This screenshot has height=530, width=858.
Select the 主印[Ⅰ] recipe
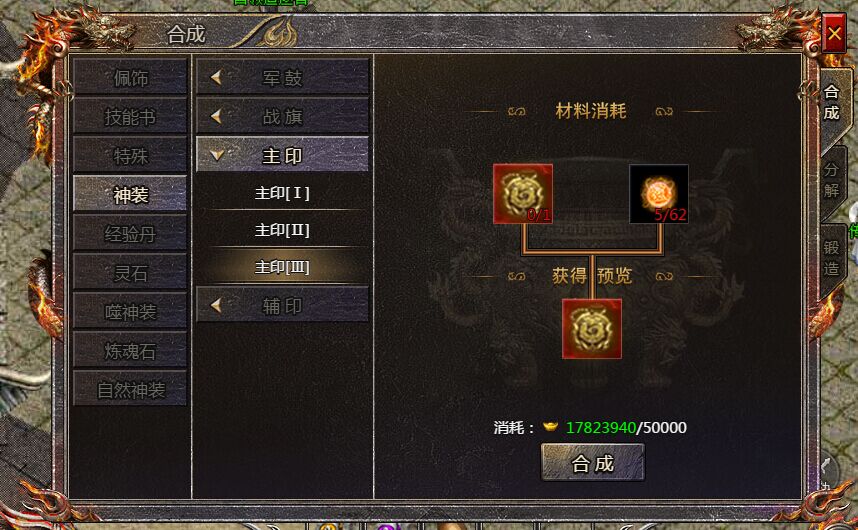tap(282, 192)
